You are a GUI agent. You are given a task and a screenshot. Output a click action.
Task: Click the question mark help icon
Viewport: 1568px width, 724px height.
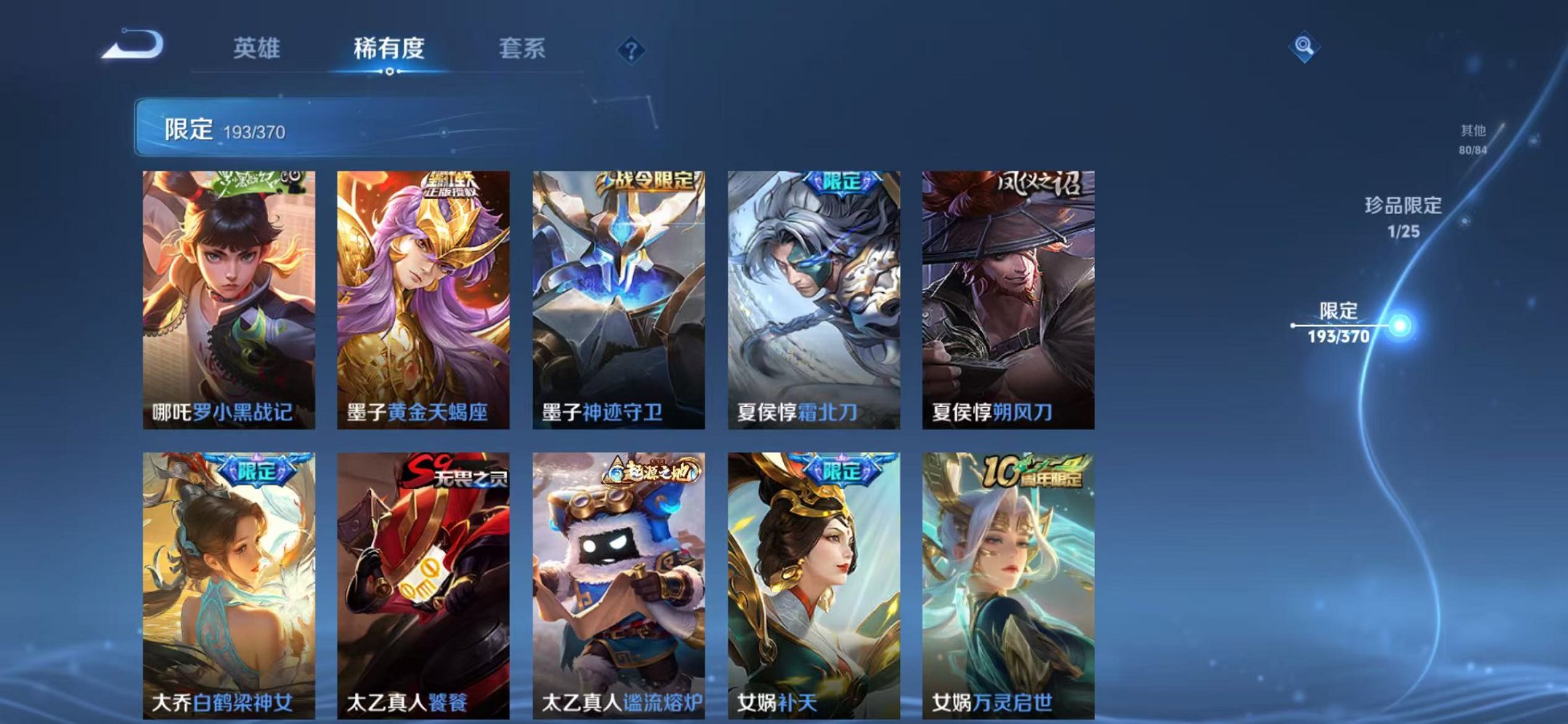pyautogui.click(x=631, y=50)
